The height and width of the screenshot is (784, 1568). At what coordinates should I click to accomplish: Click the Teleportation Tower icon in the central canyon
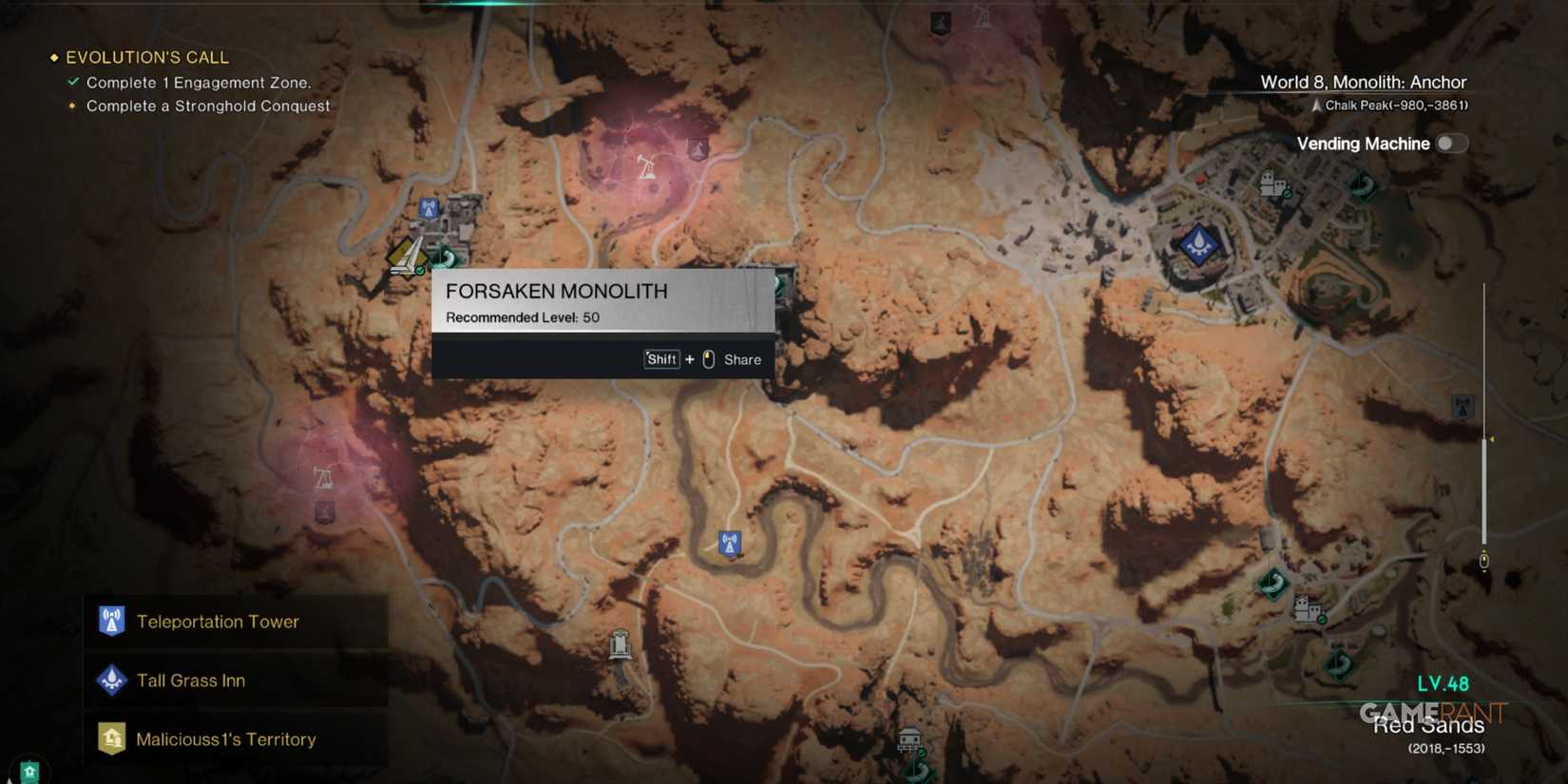(x=730, y=543)
